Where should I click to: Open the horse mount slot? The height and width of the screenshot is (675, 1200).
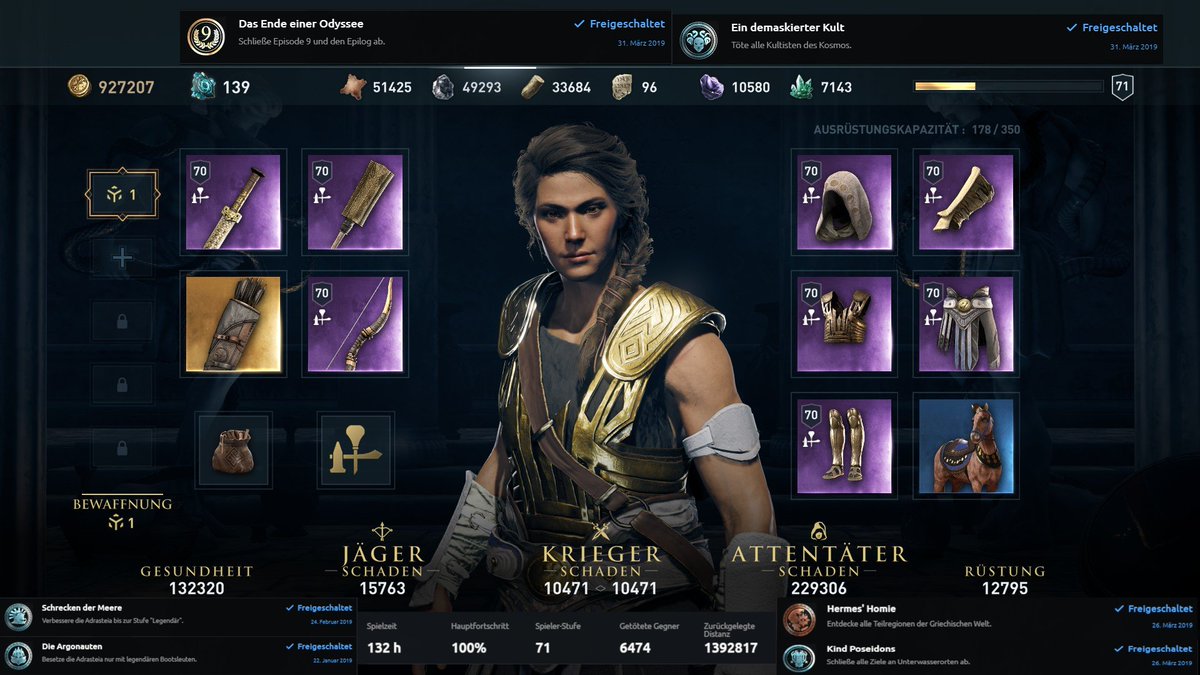966,447
